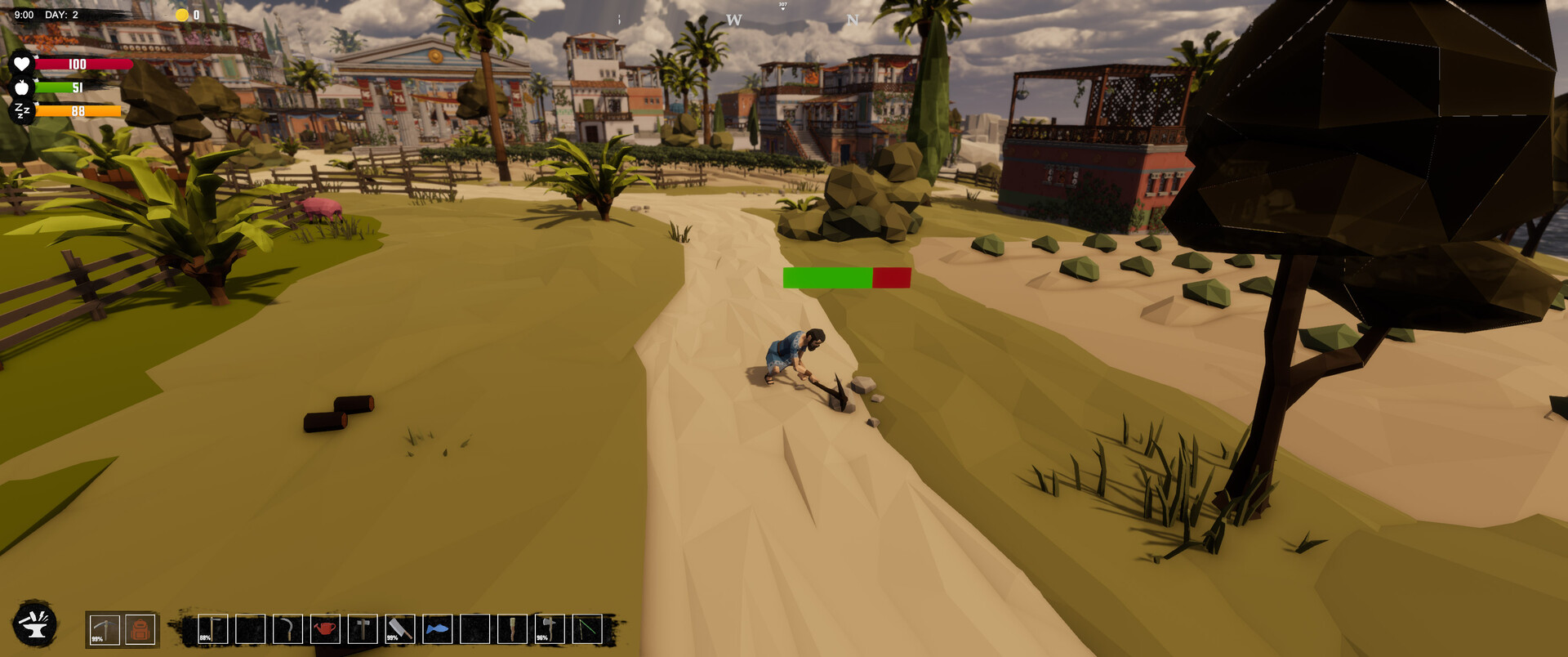Open the paintbrush hotbar slot
1568x657 pixels.
[510, 629]
